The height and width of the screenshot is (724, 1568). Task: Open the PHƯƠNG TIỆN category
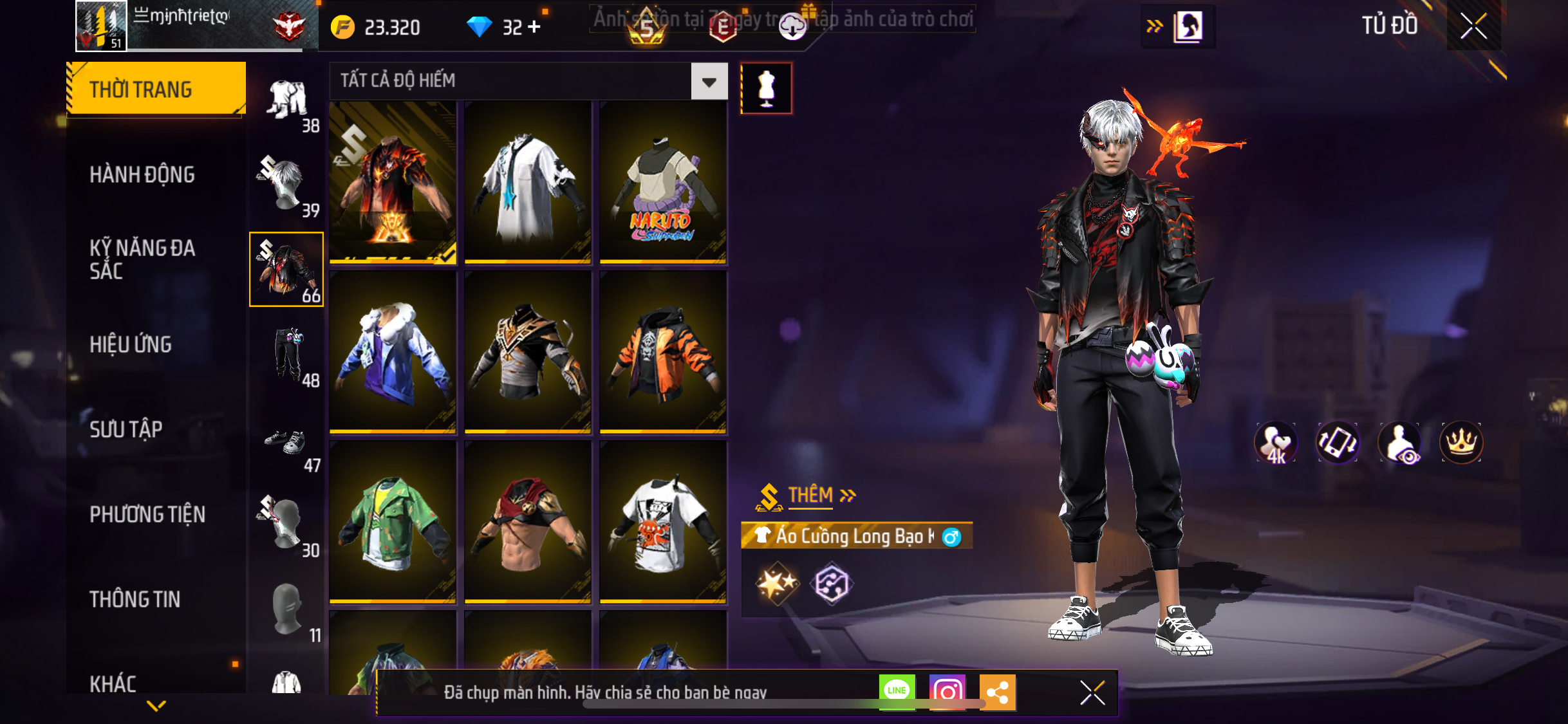(x=147, y=514)
